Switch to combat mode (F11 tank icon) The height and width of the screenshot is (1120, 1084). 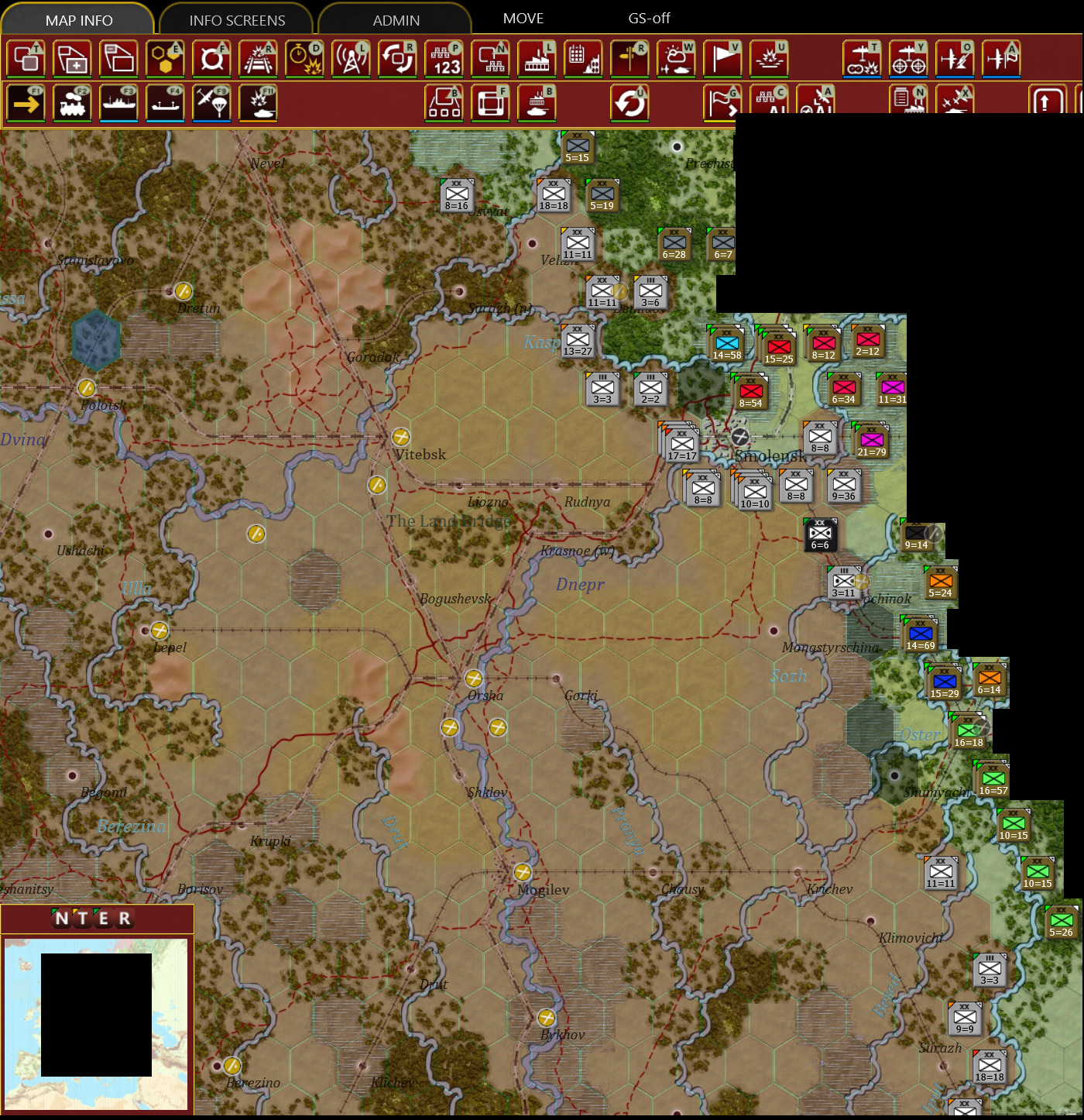[259, 102]
